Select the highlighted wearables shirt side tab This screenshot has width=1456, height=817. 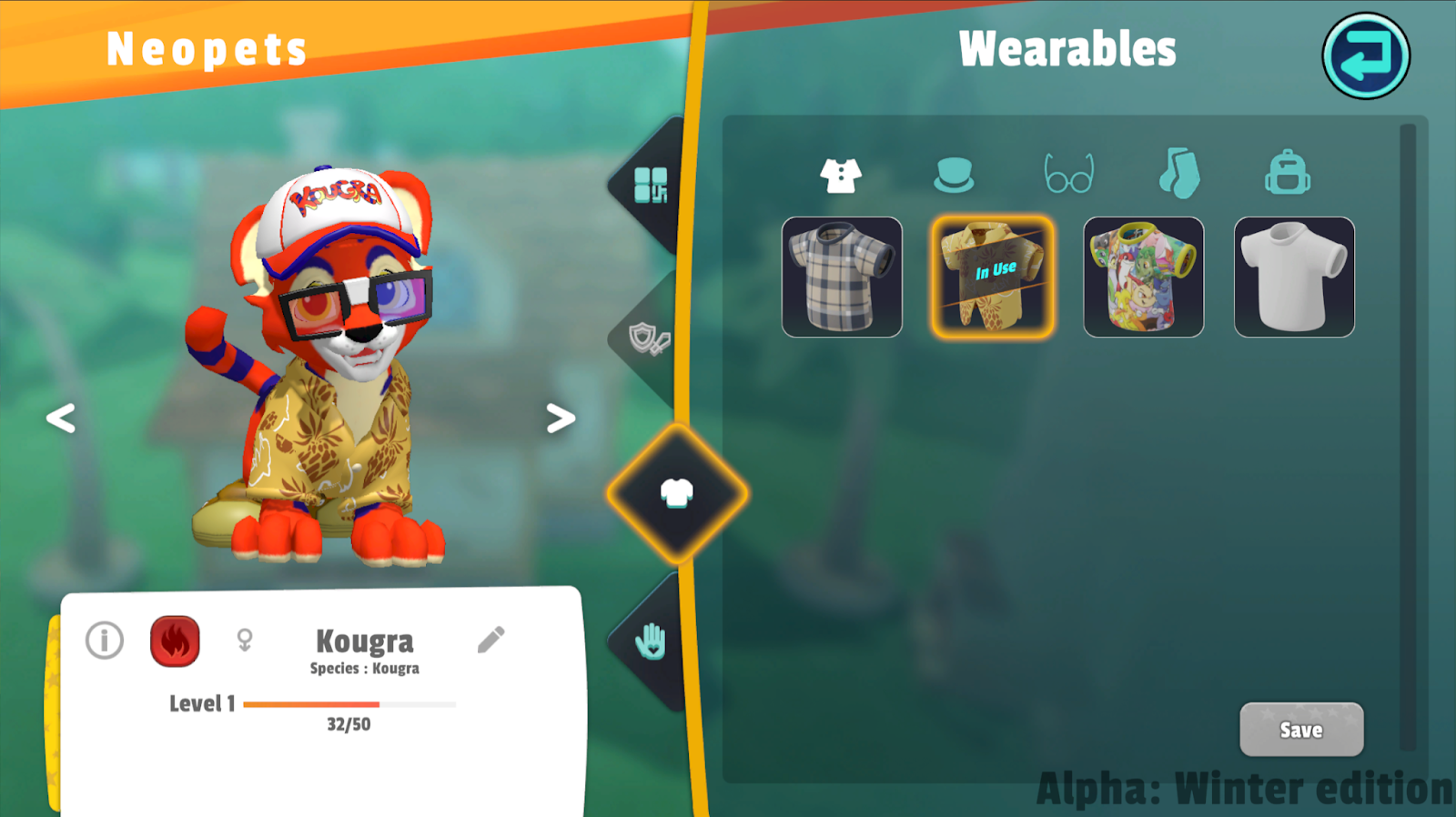tap(676, 494)
